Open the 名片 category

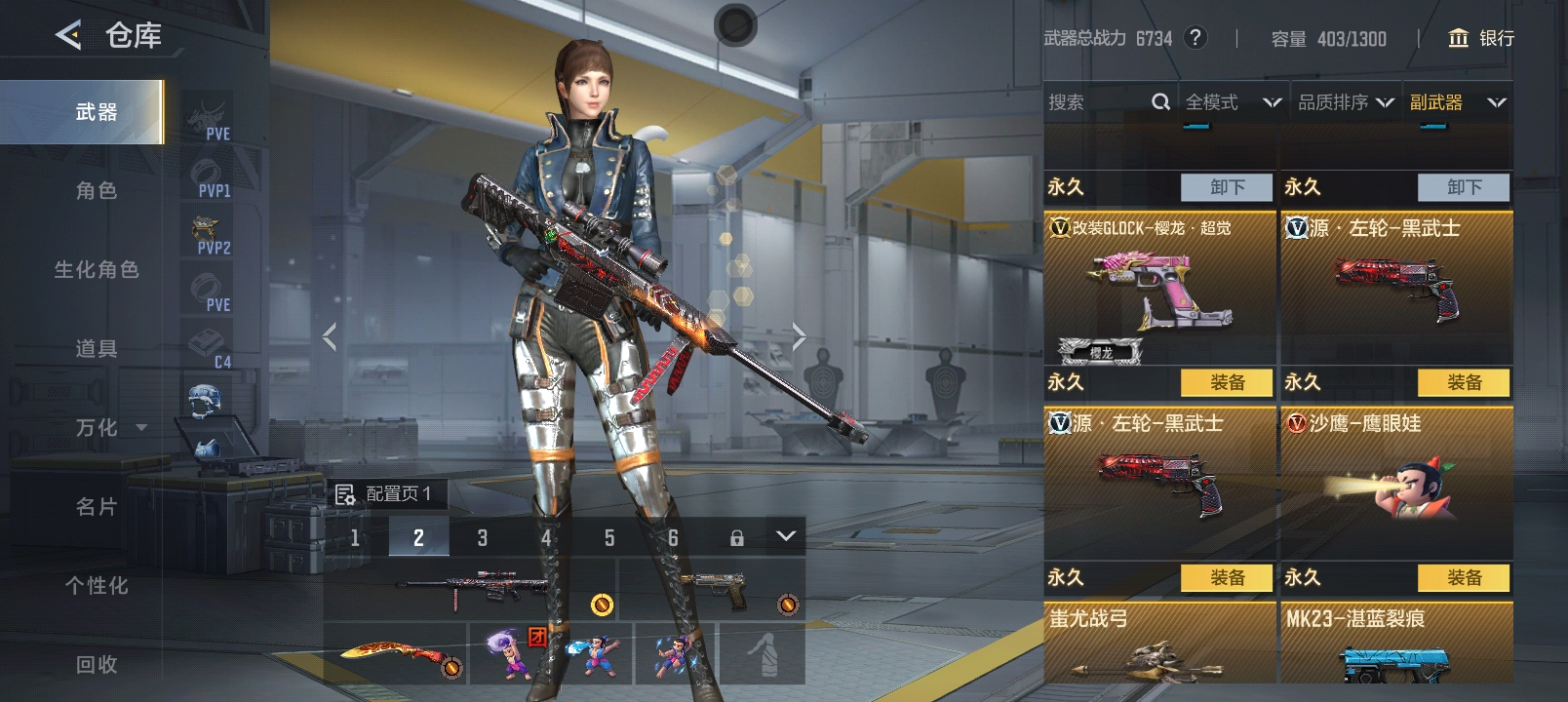coord(96,507)
